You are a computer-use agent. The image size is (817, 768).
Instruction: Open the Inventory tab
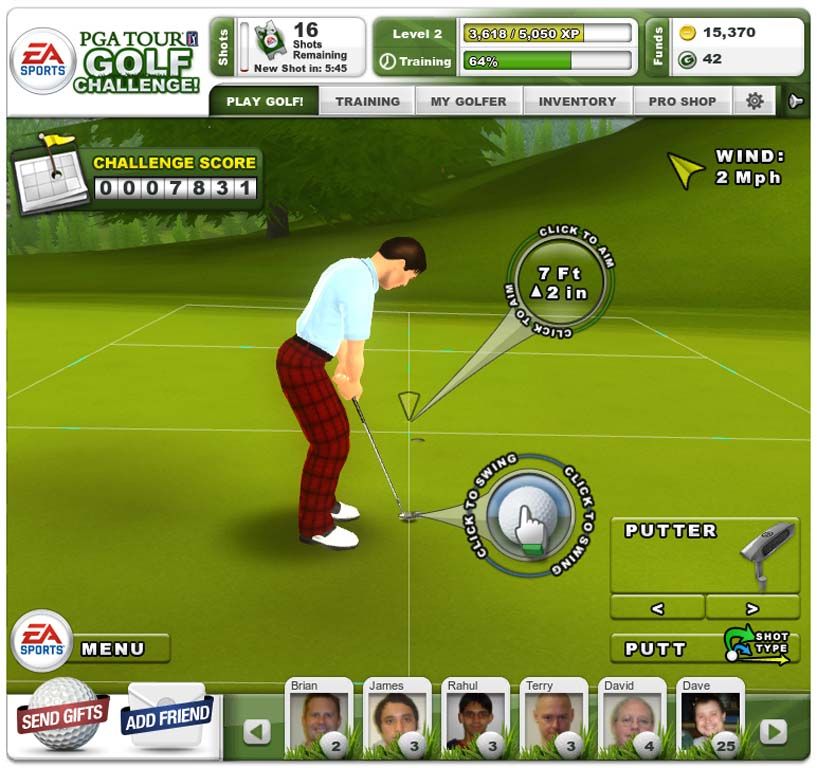pos(577,101)
